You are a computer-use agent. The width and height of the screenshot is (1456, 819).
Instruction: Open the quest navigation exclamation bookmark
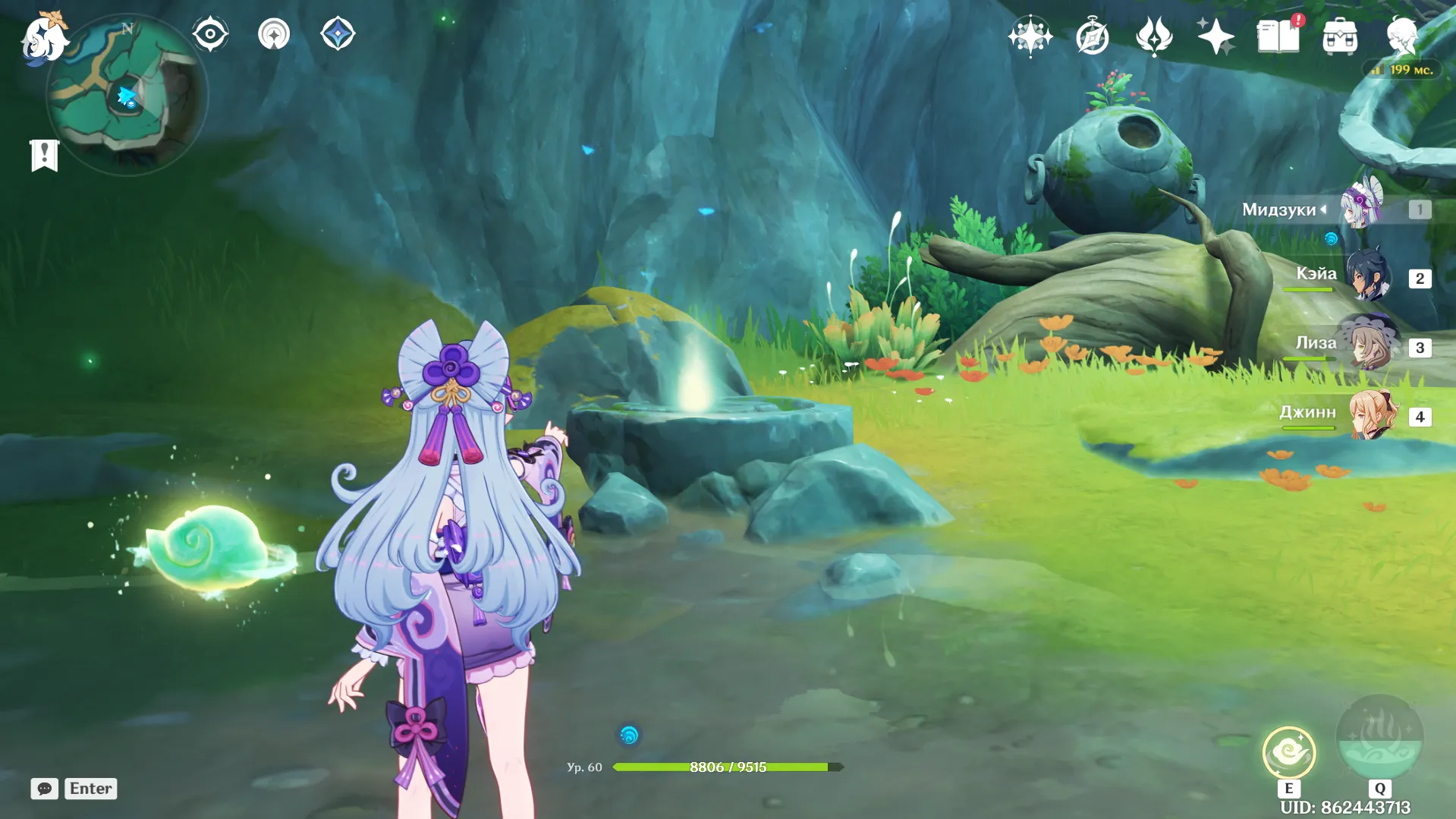pos(44,156)
